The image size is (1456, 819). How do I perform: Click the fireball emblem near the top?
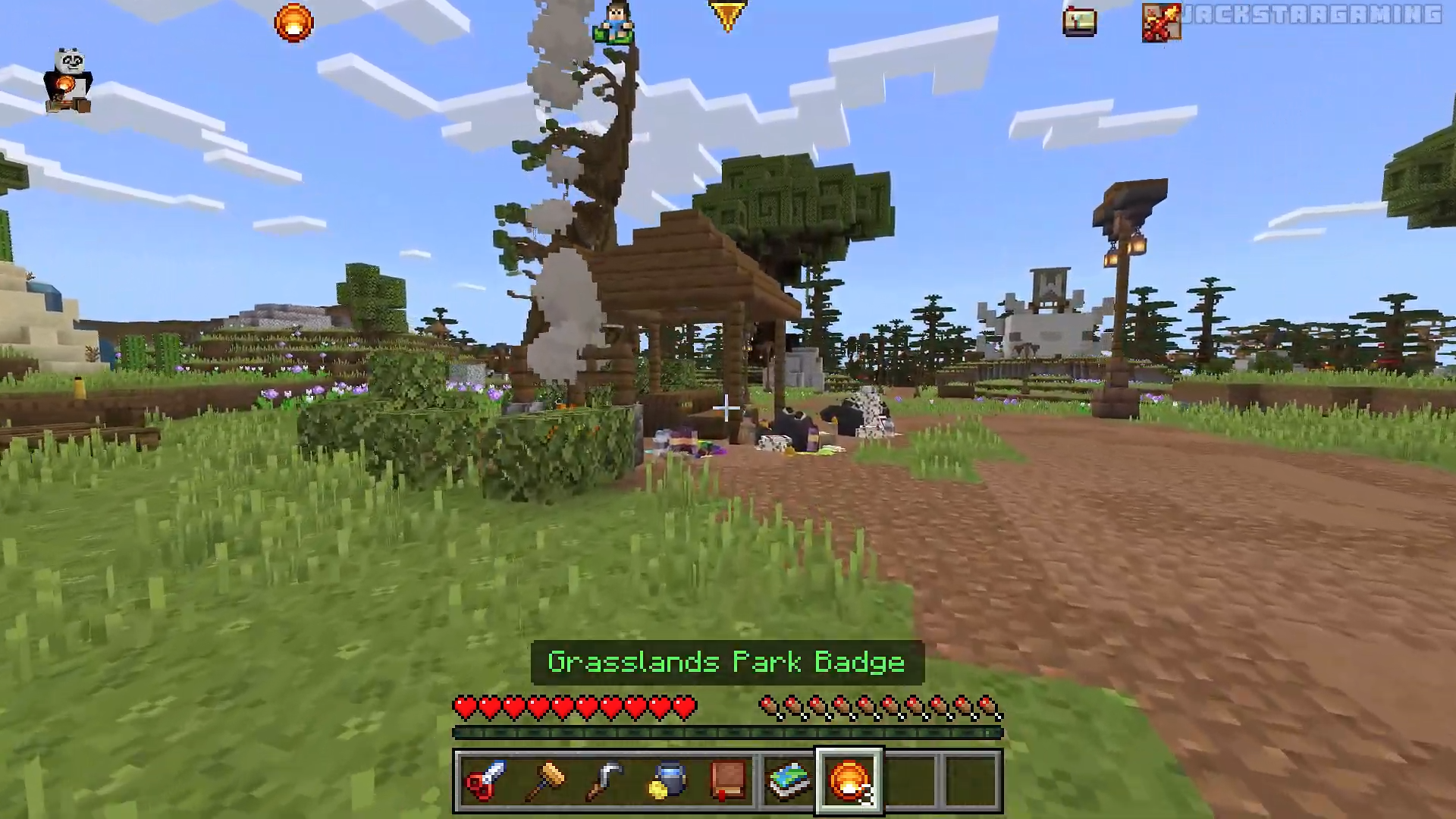[292, 24]
